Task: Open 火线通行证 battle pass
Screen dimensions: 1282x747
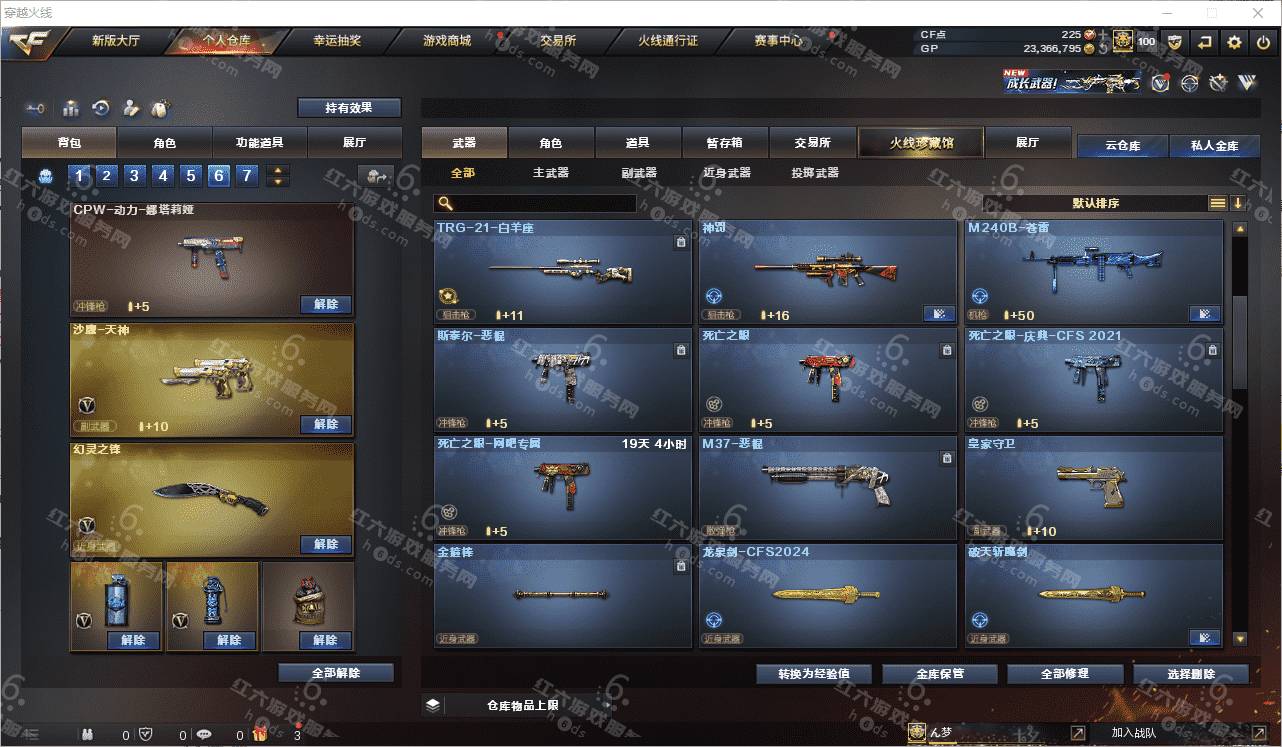Action: coord(667,41)
